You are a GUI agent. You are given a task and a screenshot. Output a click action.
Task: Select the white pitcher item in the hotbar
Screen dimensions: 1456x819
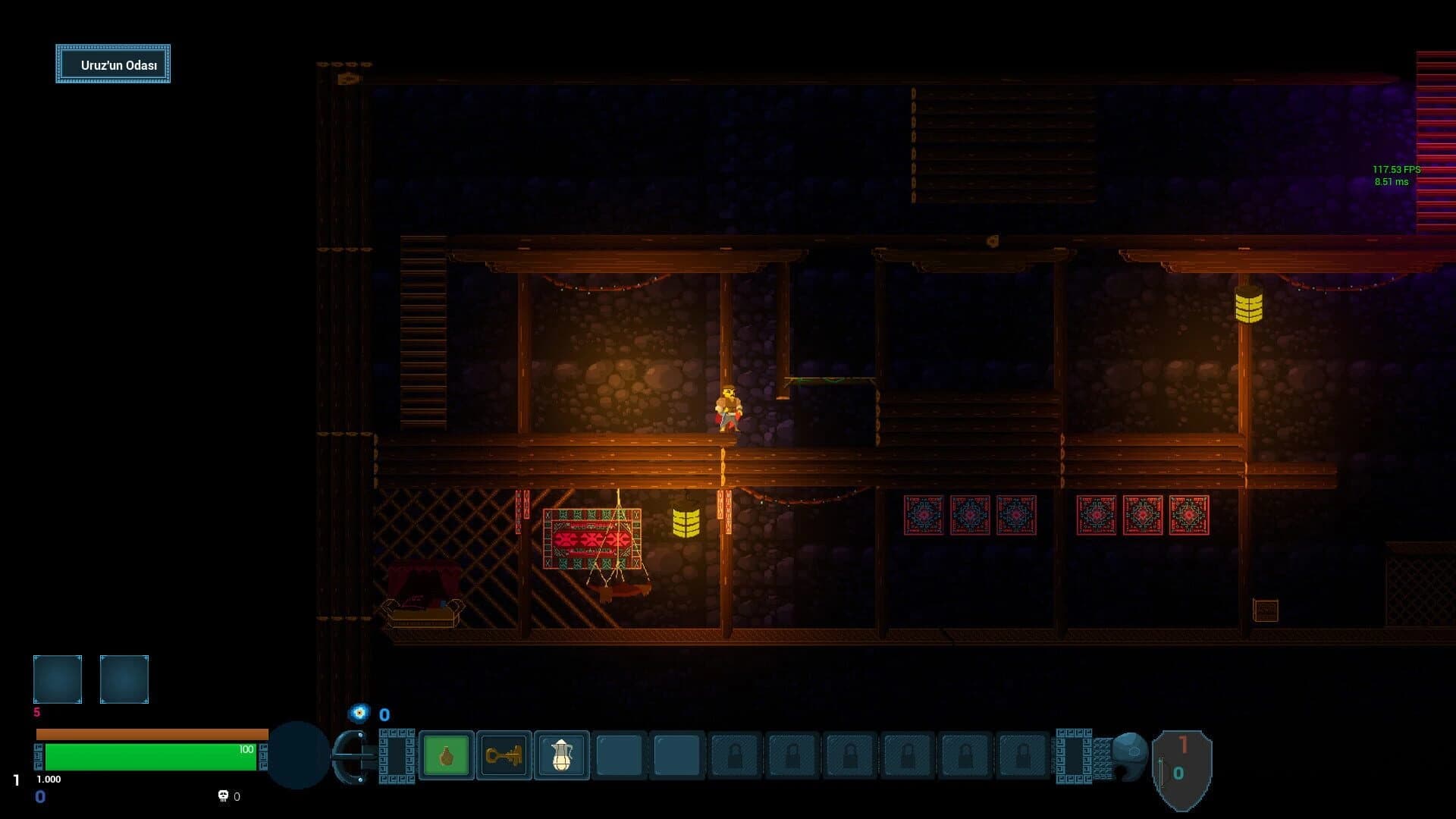[x=560, y=755]
